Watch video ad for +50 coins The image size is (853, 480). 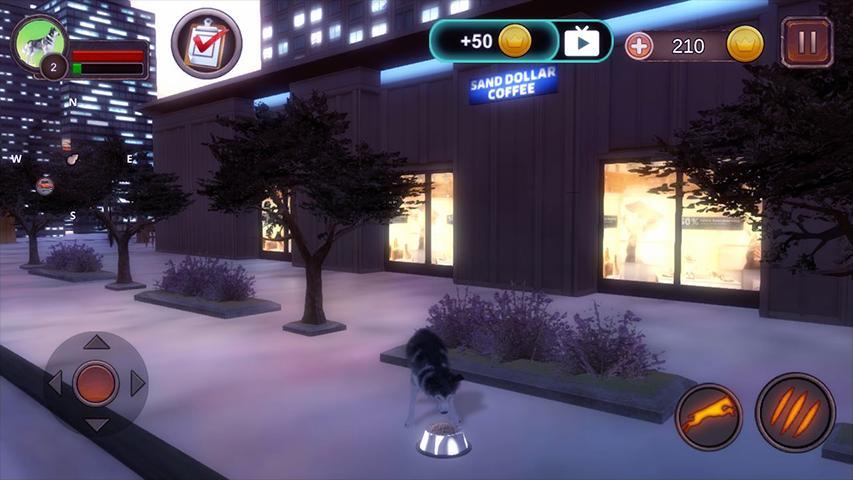[581, 42]
